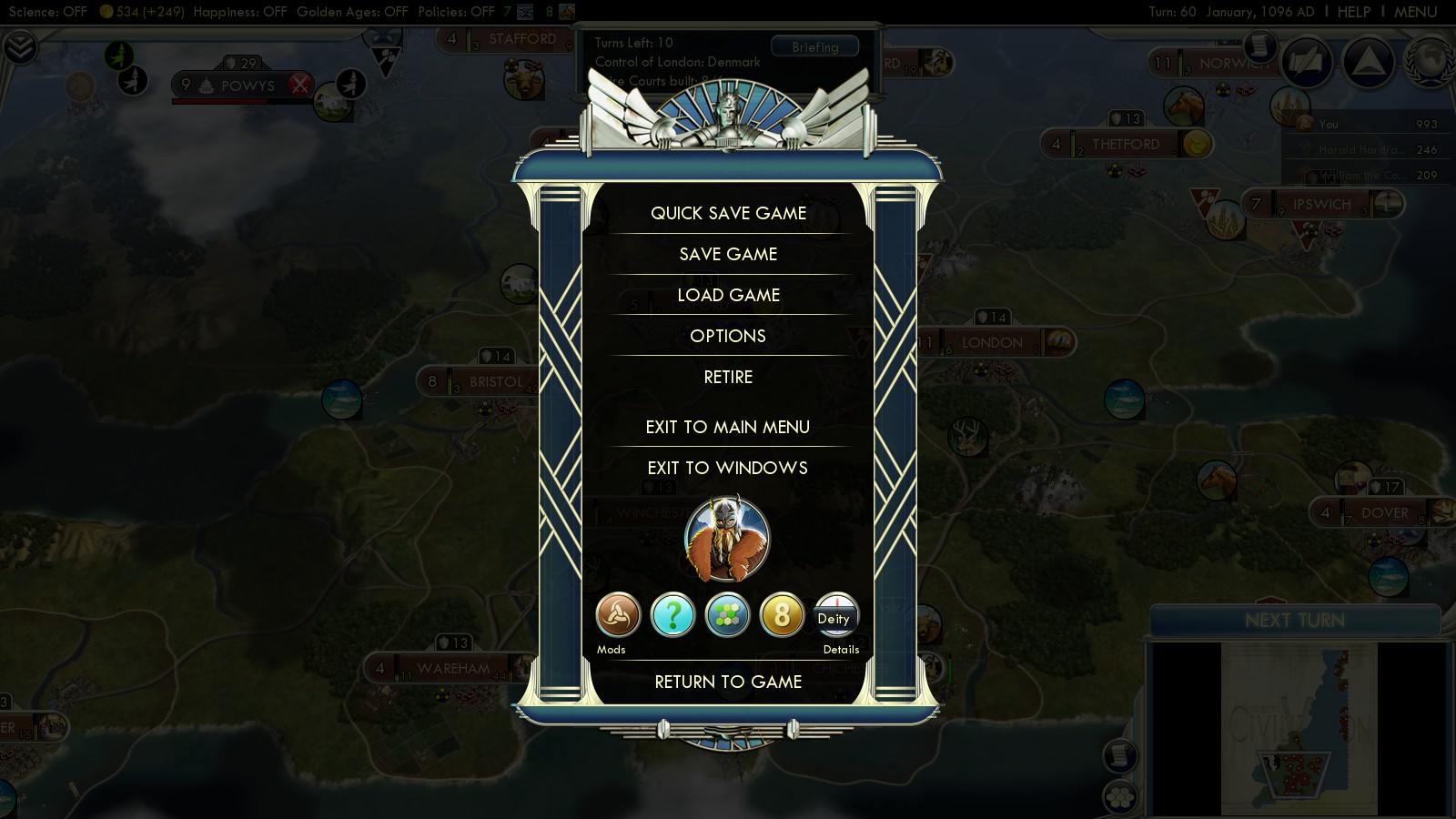Choose Retire from the menu
This screenshot has height=819, width=1456.
coord(728,377)
